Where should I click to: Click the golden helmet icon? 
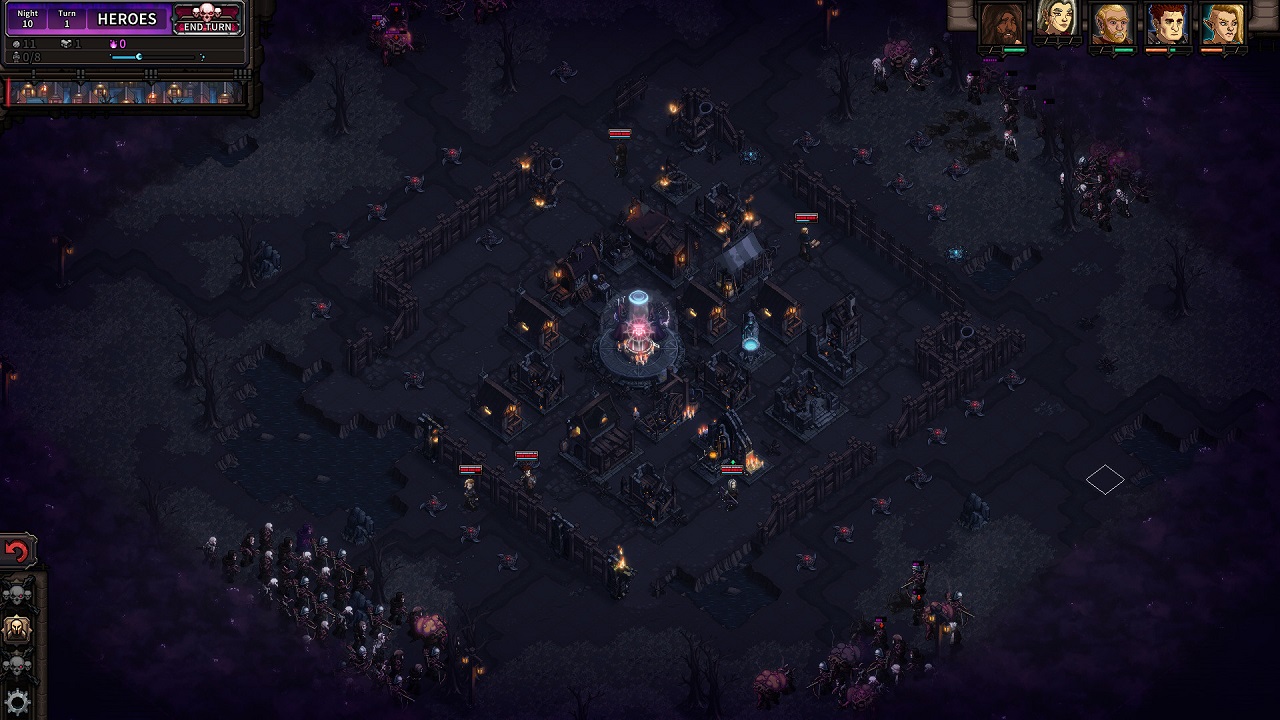(x=18, y=629)
